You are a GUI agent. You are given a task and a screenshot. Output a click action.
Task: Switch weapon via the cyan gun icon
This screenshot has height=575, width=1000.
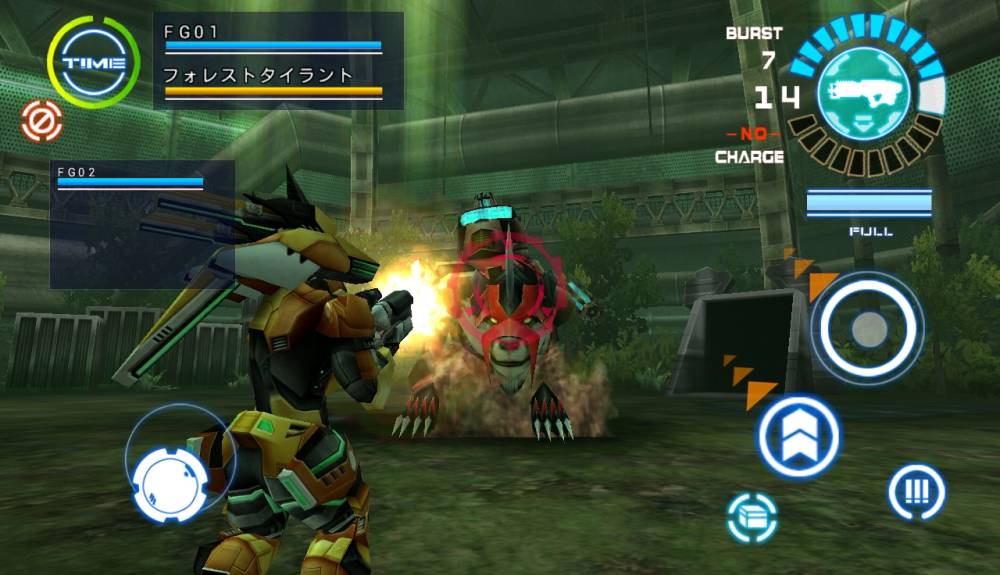coord(865,93)
